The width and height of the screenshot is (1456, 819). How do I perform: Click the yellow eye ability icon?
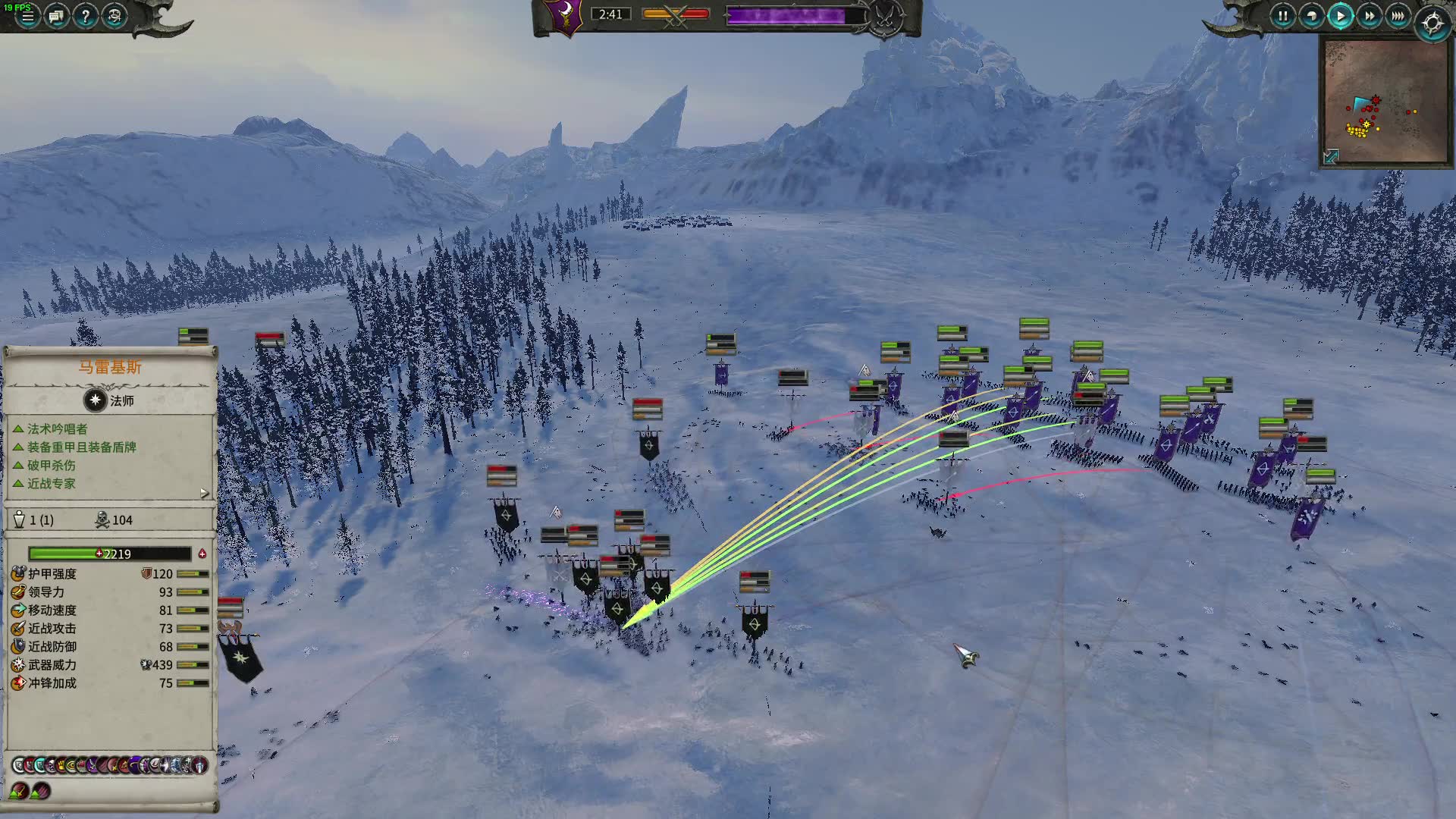coord(72,765)
